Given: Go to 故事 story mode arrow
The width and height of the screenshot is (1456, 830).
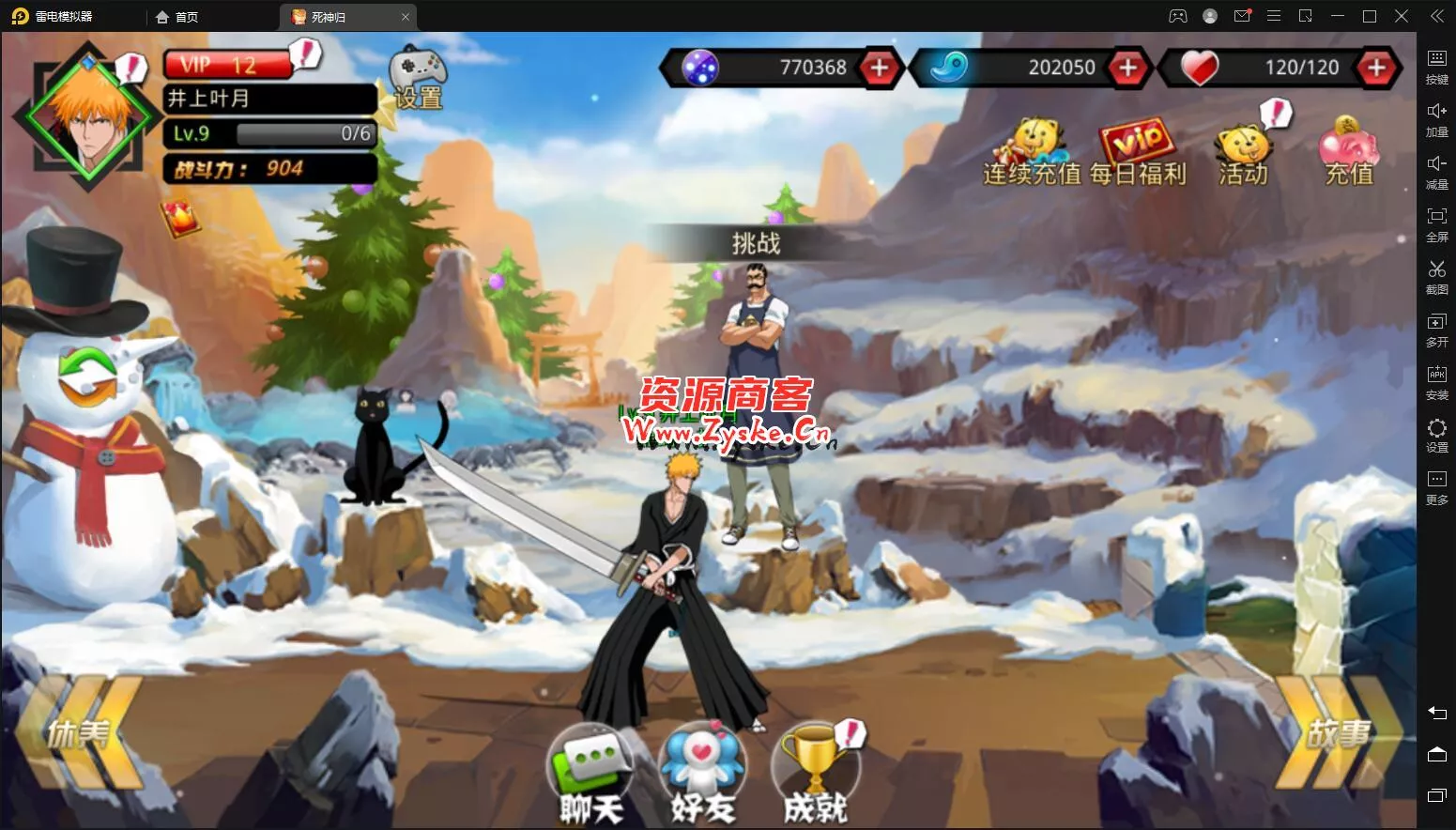Looking at the screenshot, I should [1338, 733].
